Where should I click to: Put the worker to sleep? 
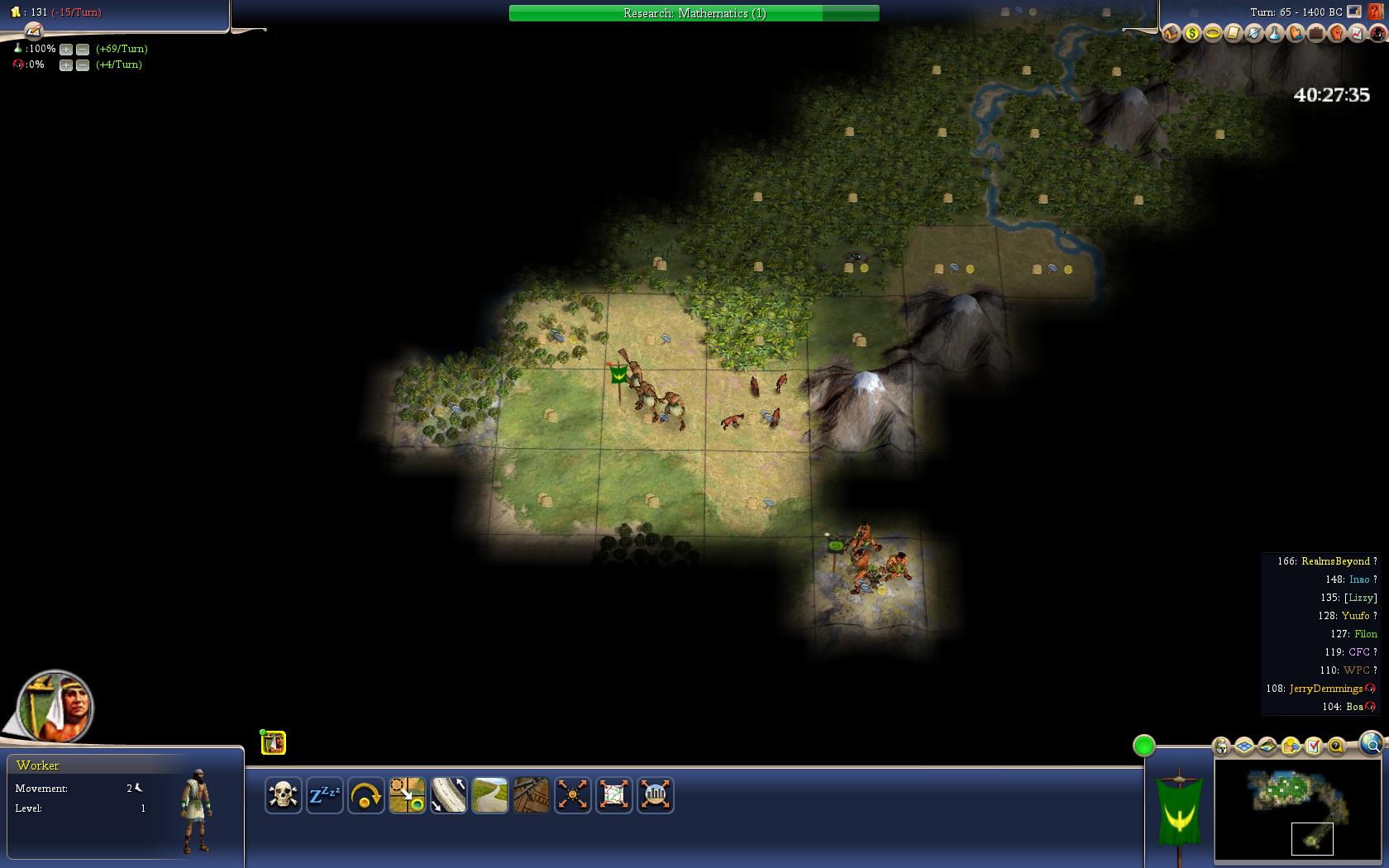pos(324,795)
